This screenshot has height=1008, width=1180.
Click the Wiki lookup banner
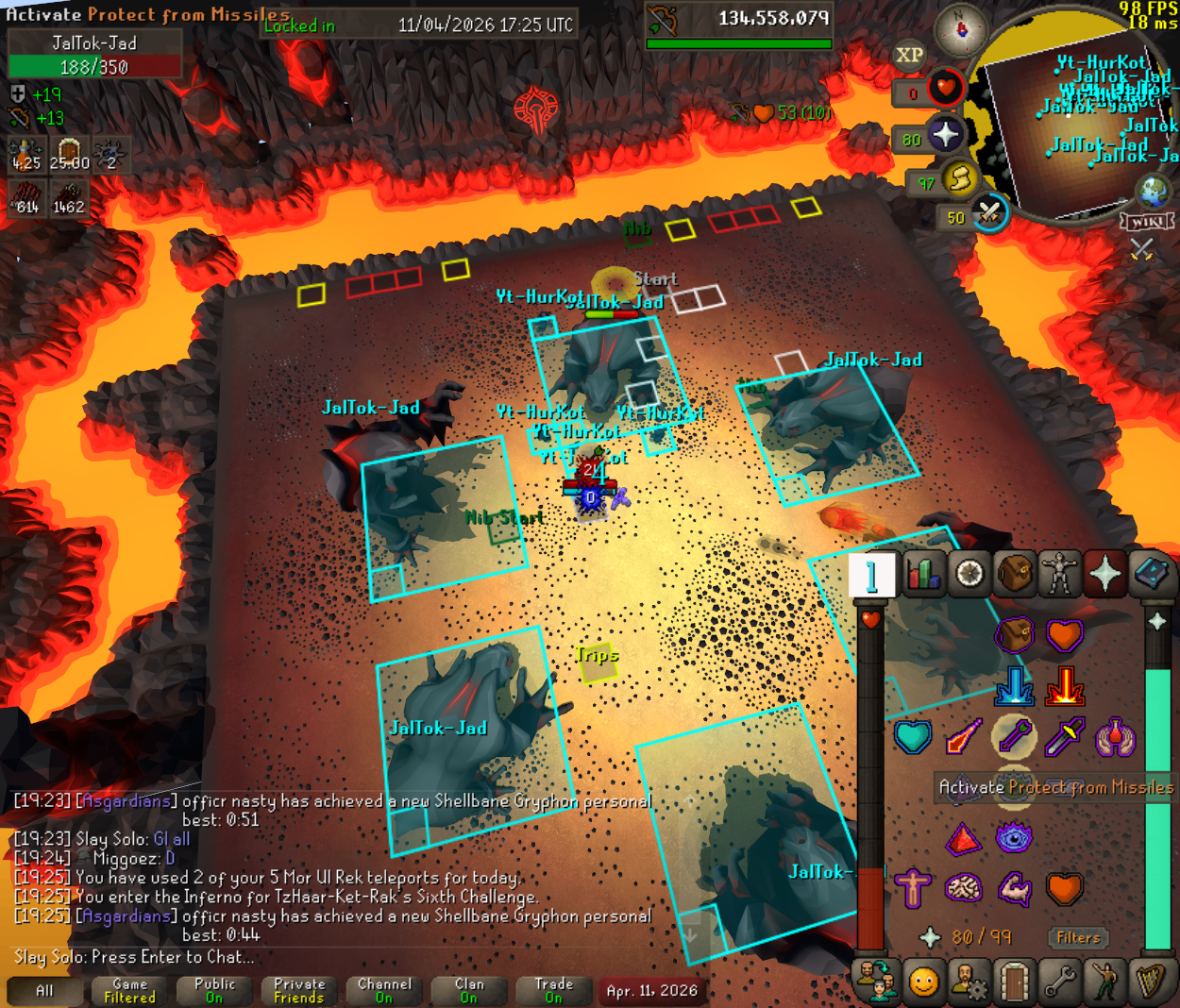coord(1147,222)
